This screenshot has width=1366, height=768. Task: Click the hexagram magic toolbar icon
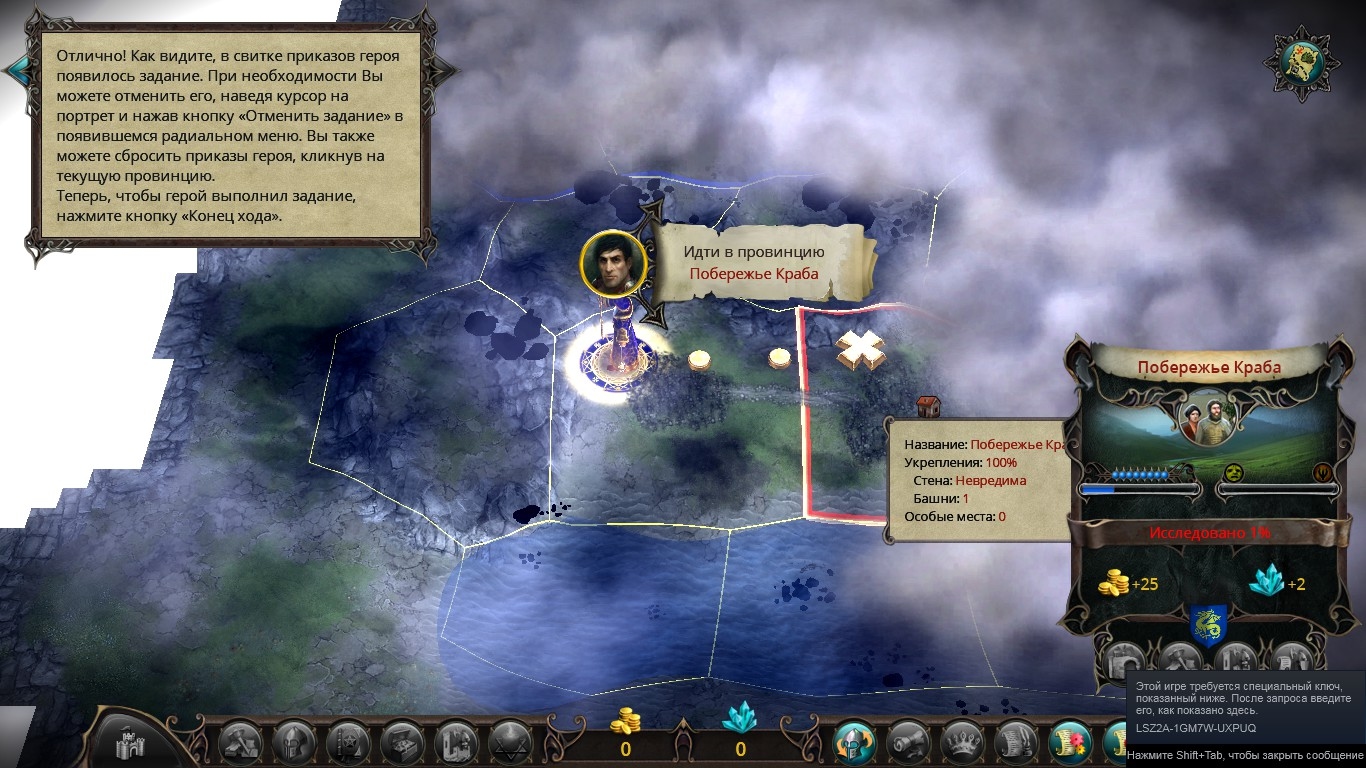(x=510, y=742)
